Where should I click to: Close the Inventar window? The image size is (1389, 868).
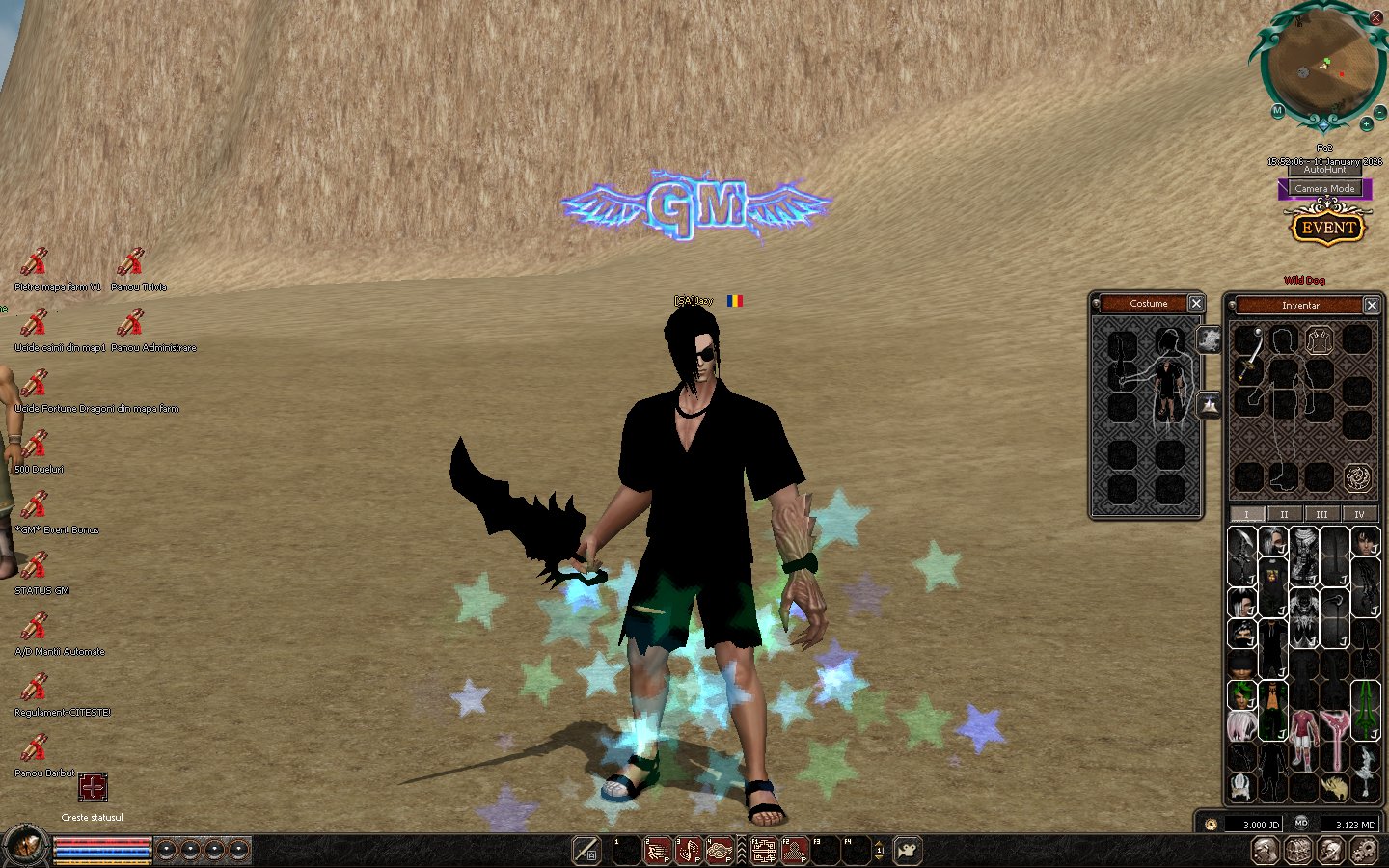point(1372,305)
